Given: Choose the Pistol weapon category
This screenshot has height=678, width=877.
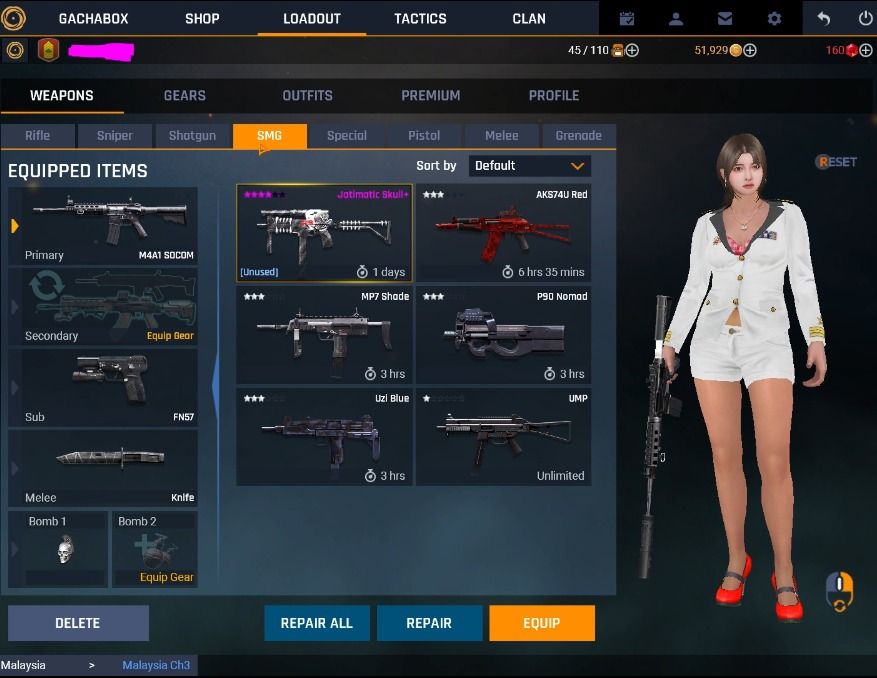Looking at the screenshot, I should point(424,136).
